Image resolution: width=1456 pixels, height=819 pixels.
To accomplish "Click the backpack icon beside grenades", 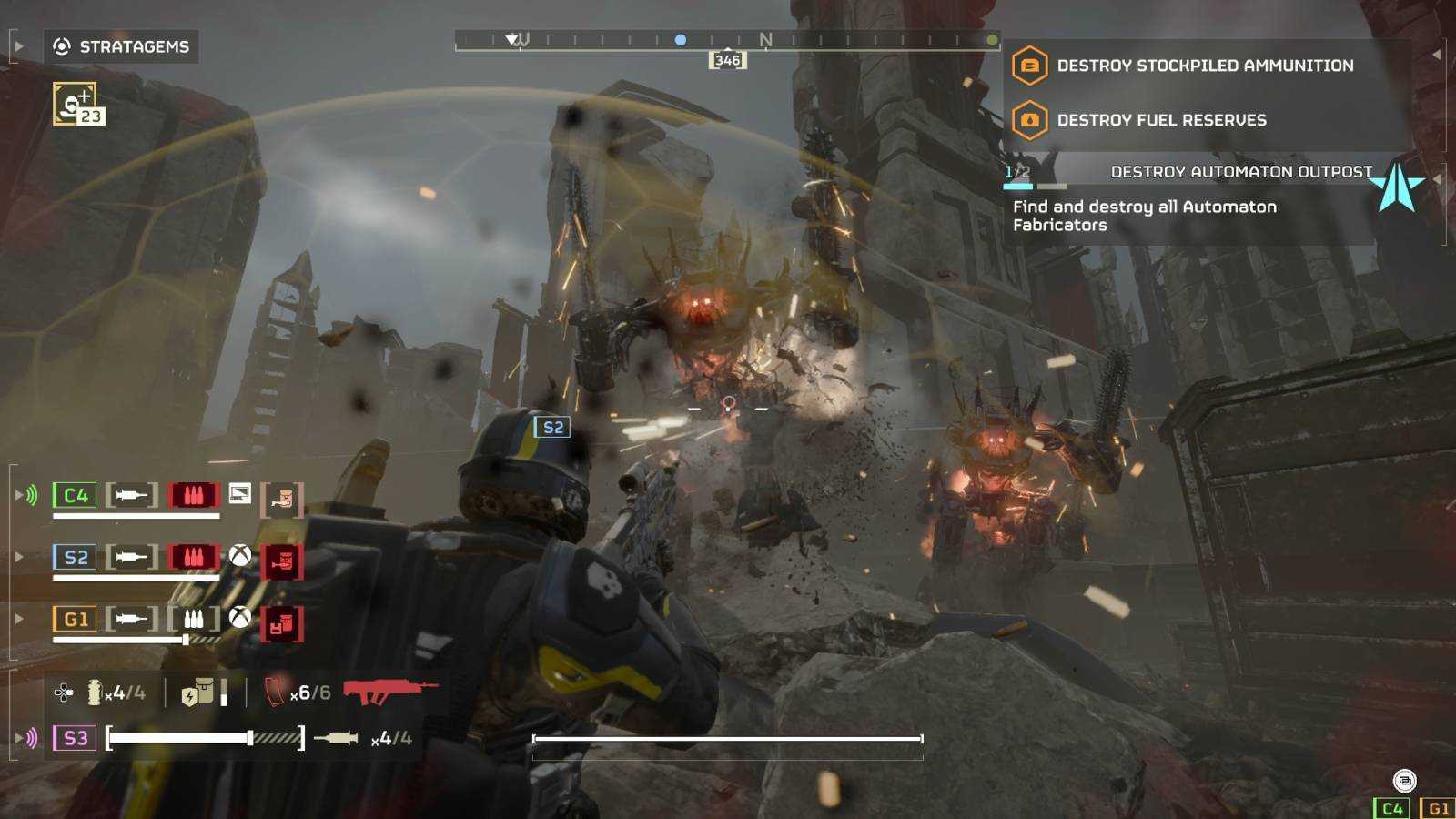I will [x=198, y=693].
